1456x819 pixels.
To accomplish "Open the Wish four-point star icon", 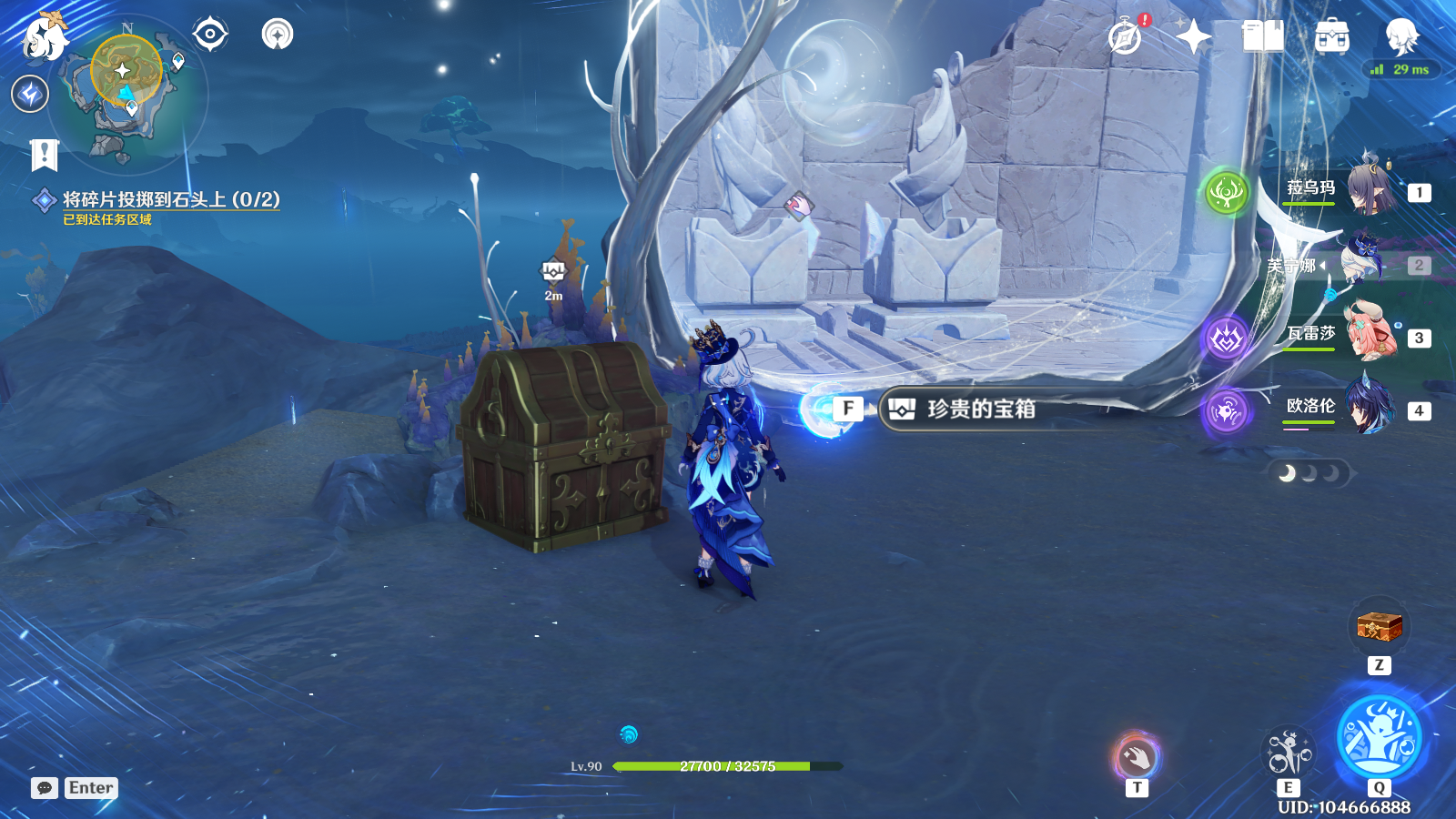I will coord(1193,37).
